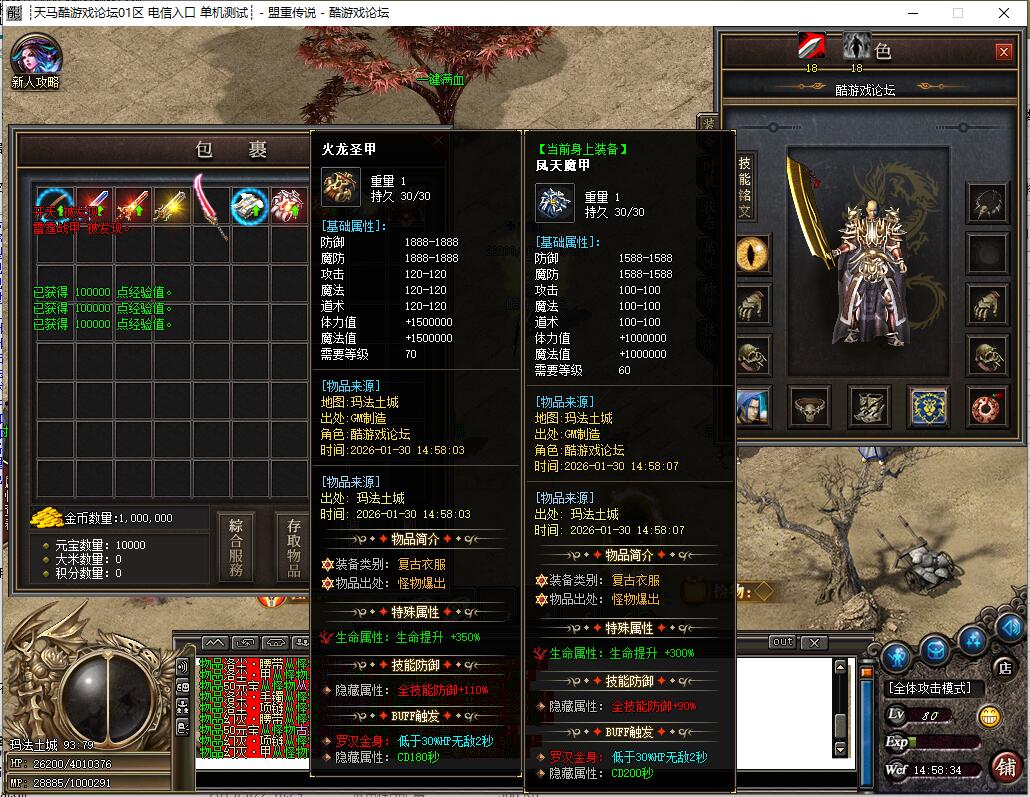Image resolution: width=1030 pixels, height=797 pixels.
Task: Select the red-white armor item in the bag
Action: [x=288, y=205]
